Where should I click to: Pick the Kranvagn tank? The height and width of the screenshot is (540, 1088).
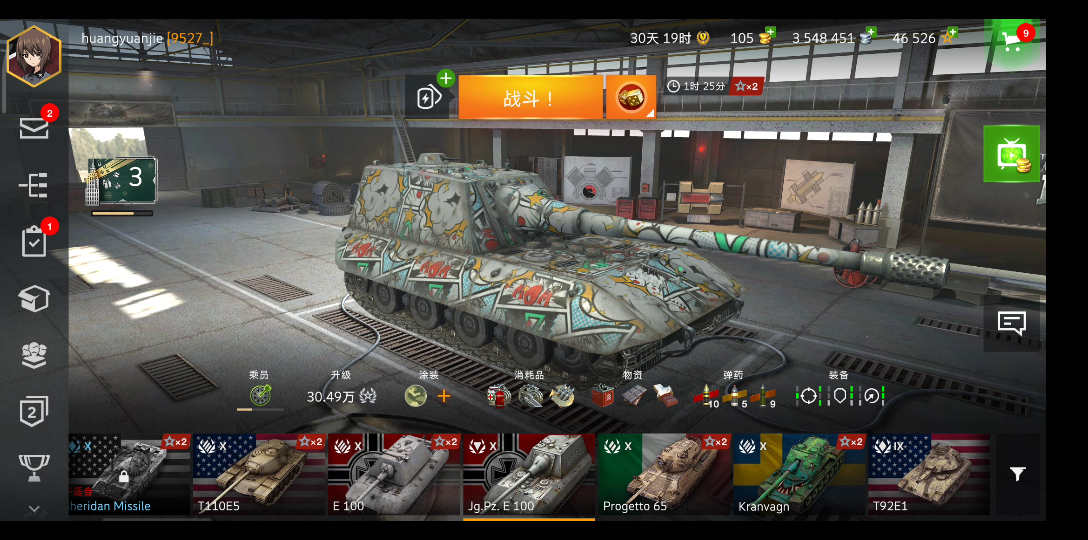point(799,474)
